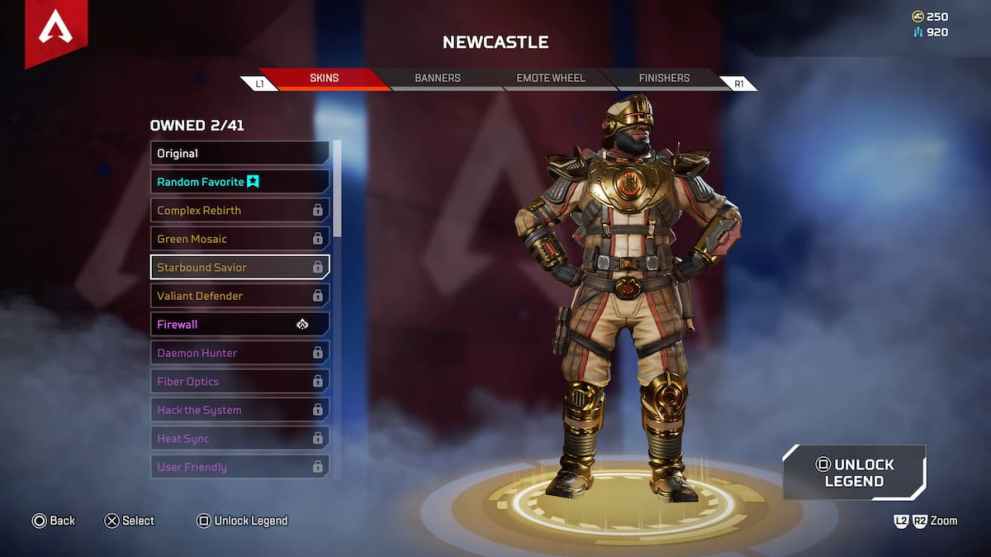Screen dimensions: 991x557
Task: Click the Apex Legends logo banner
Action: coord(56,30)
